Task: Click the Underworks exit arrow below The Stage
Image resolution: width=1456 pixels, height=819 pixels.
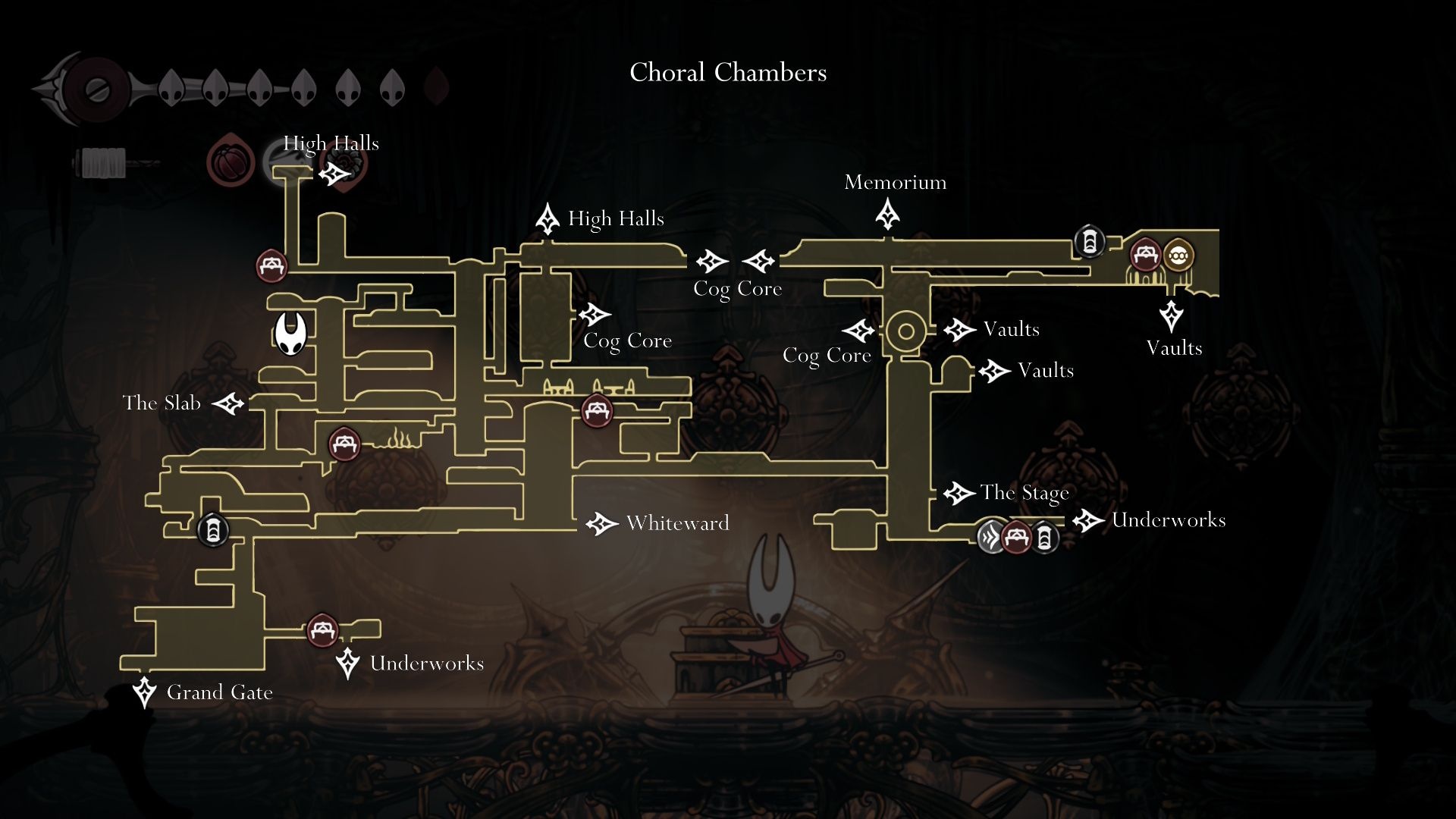Action: [1088, 521]
